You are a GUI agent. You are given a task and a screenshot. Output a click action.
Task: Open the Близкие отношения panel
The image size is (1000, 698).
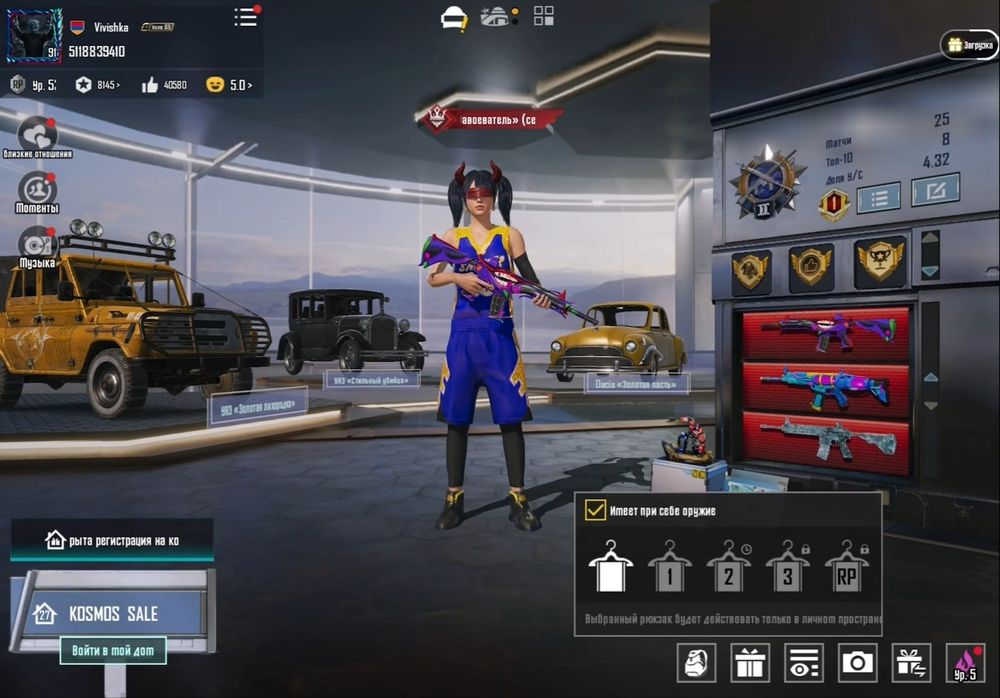(38, 134)
